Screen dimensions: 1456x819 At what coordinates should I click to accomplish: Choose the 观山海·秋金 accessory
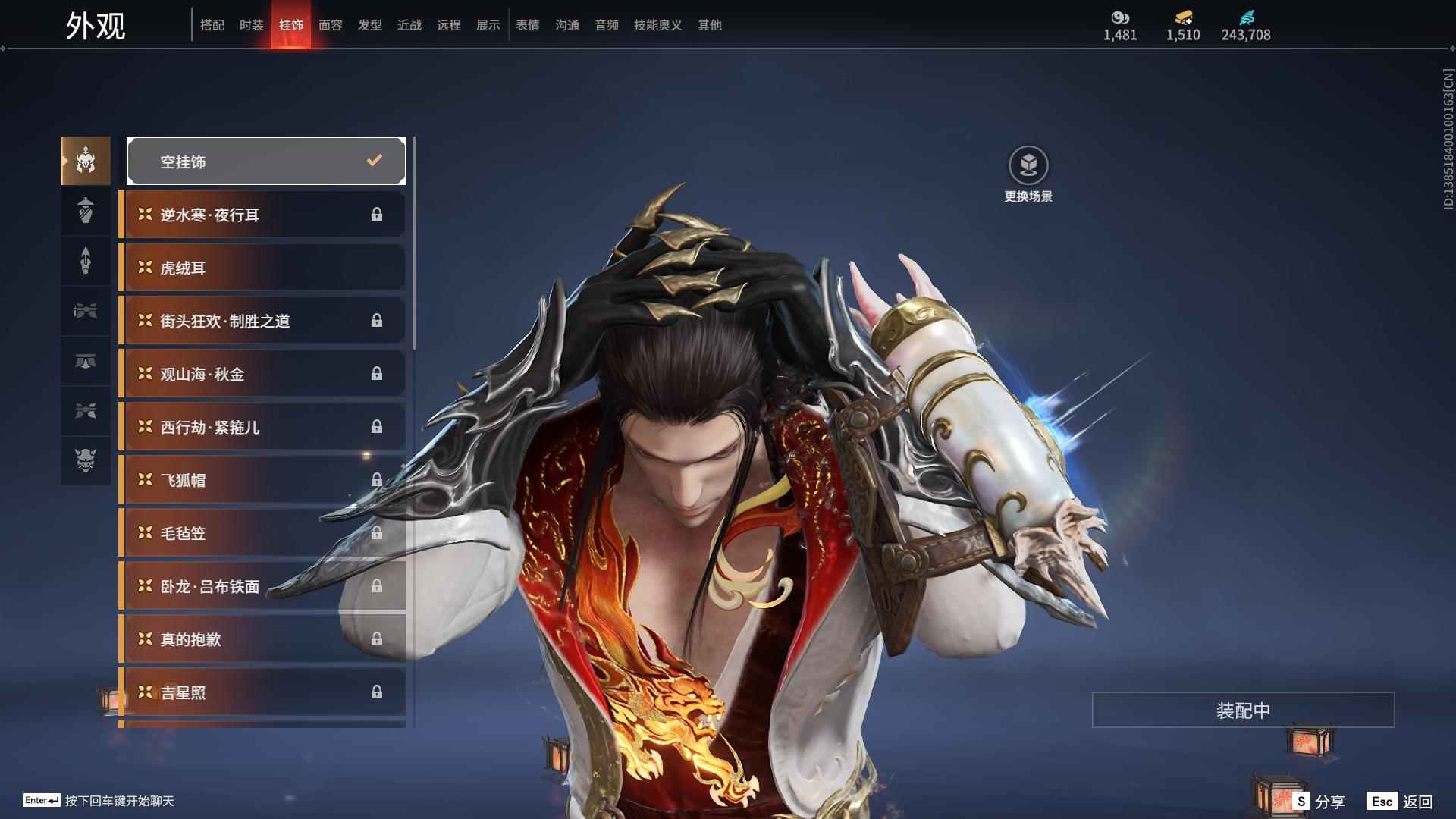[x=262, y=374]
